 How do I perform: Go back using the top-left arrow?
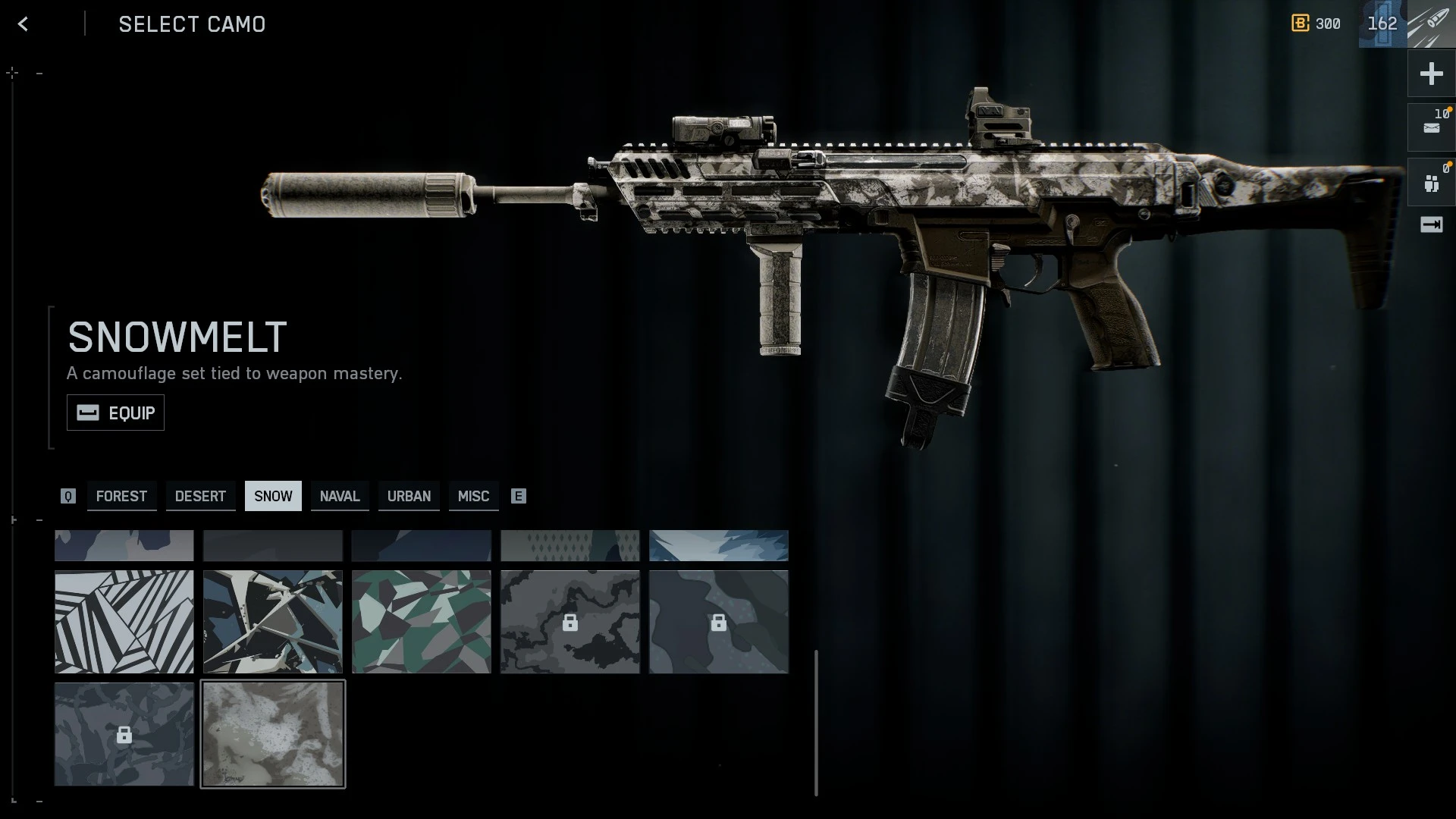pos(24,24)
